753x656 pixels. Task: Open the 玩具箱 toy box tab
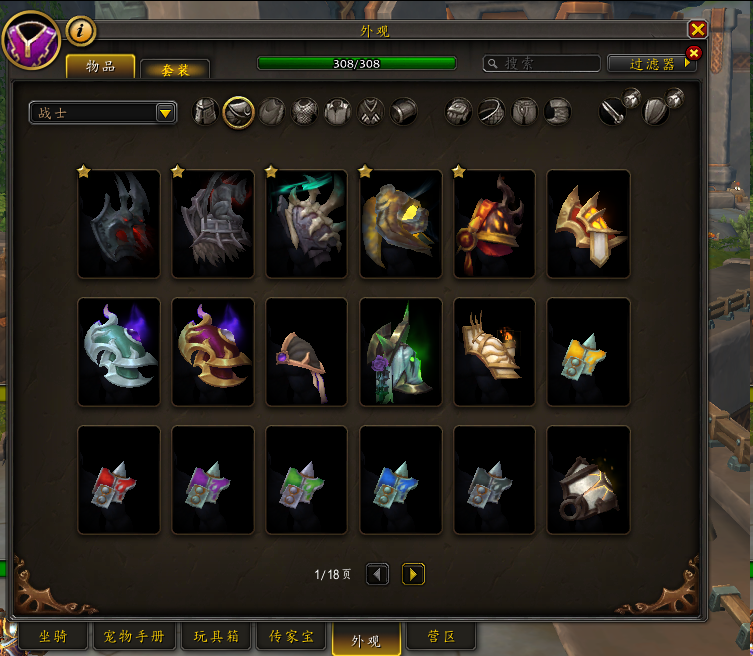[x=215, y=636]
